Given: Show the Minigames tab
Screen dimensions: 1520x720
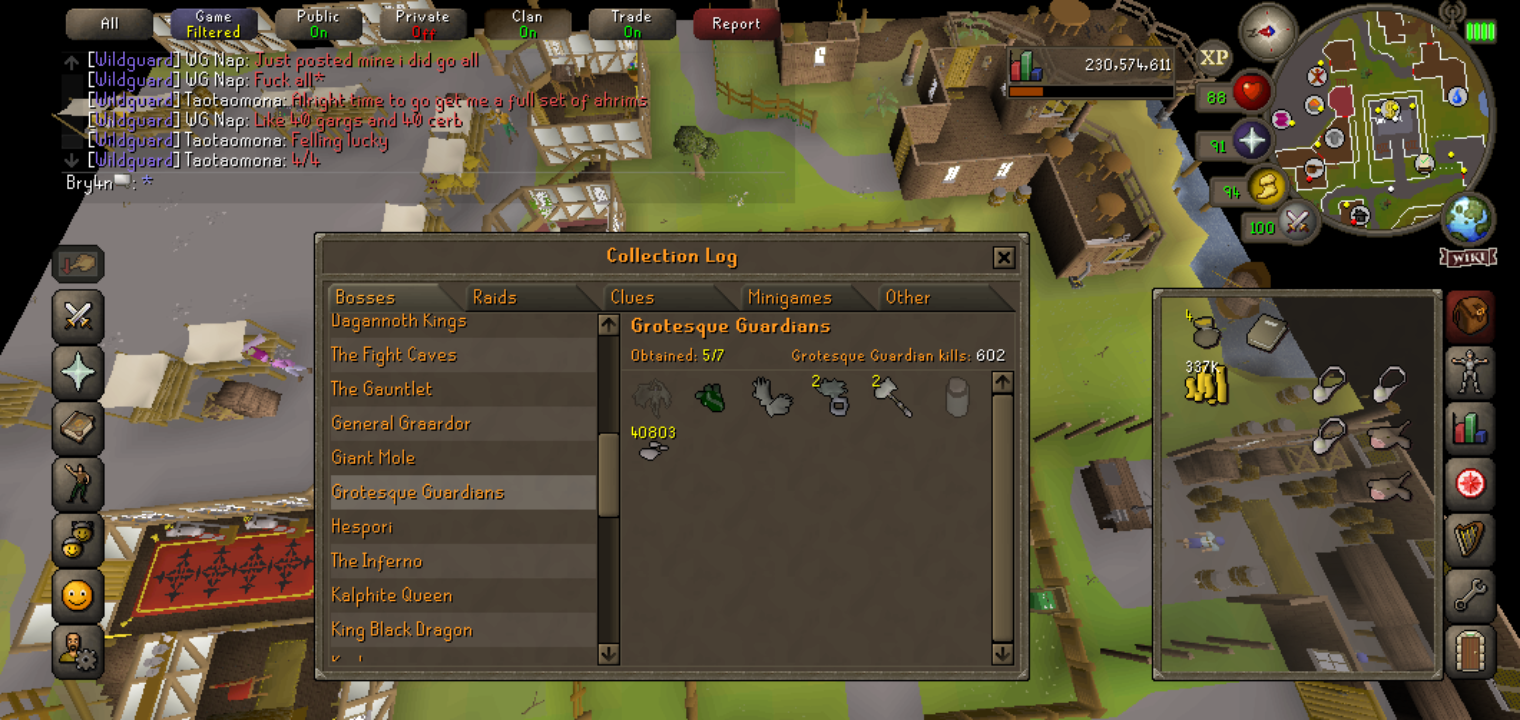Looking at the screenshot, I should click(789, 297).
